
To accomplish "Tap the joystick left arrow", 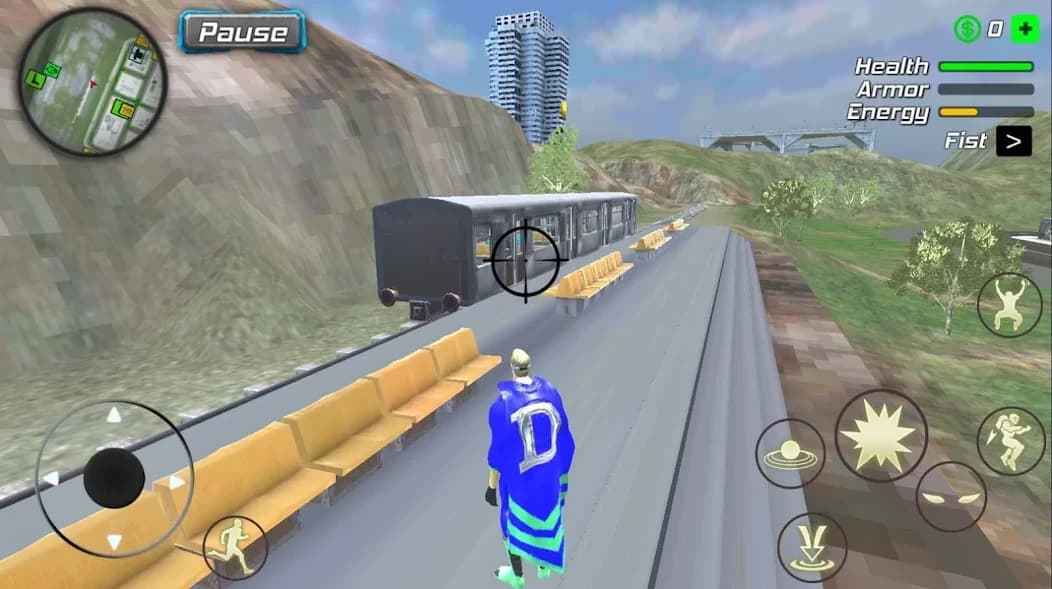I will [50, 478].
